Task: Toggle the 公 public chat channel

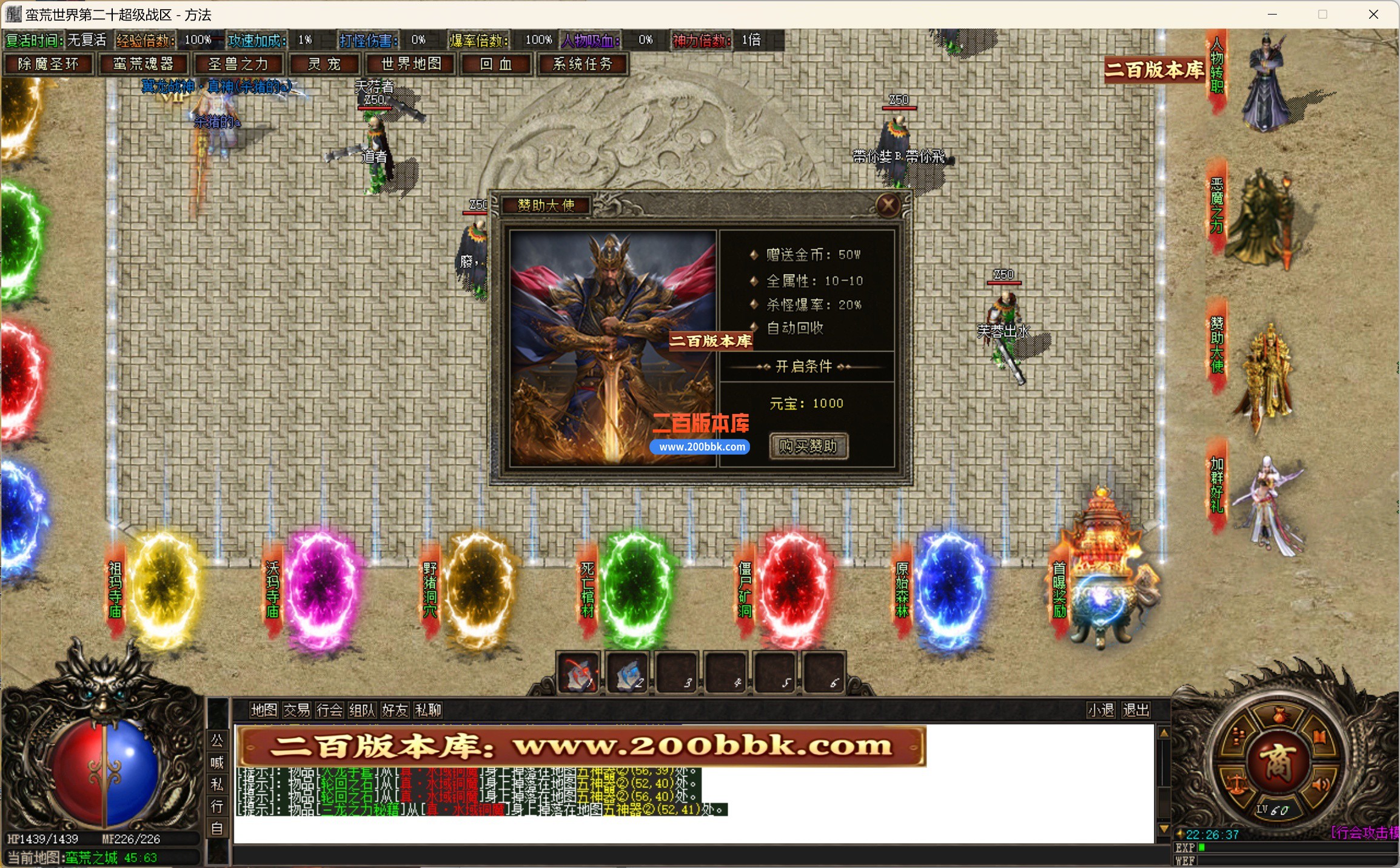Action: [x=218, y=741]
